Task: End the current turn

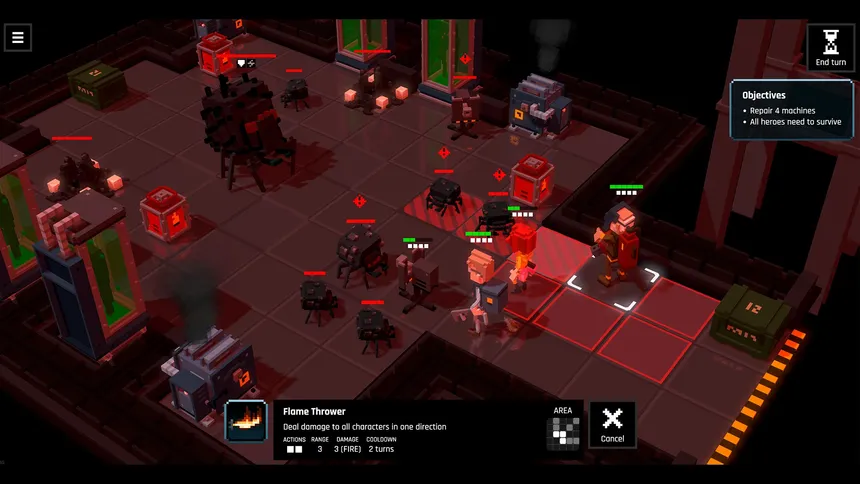Action: click(x=830, y=47)
